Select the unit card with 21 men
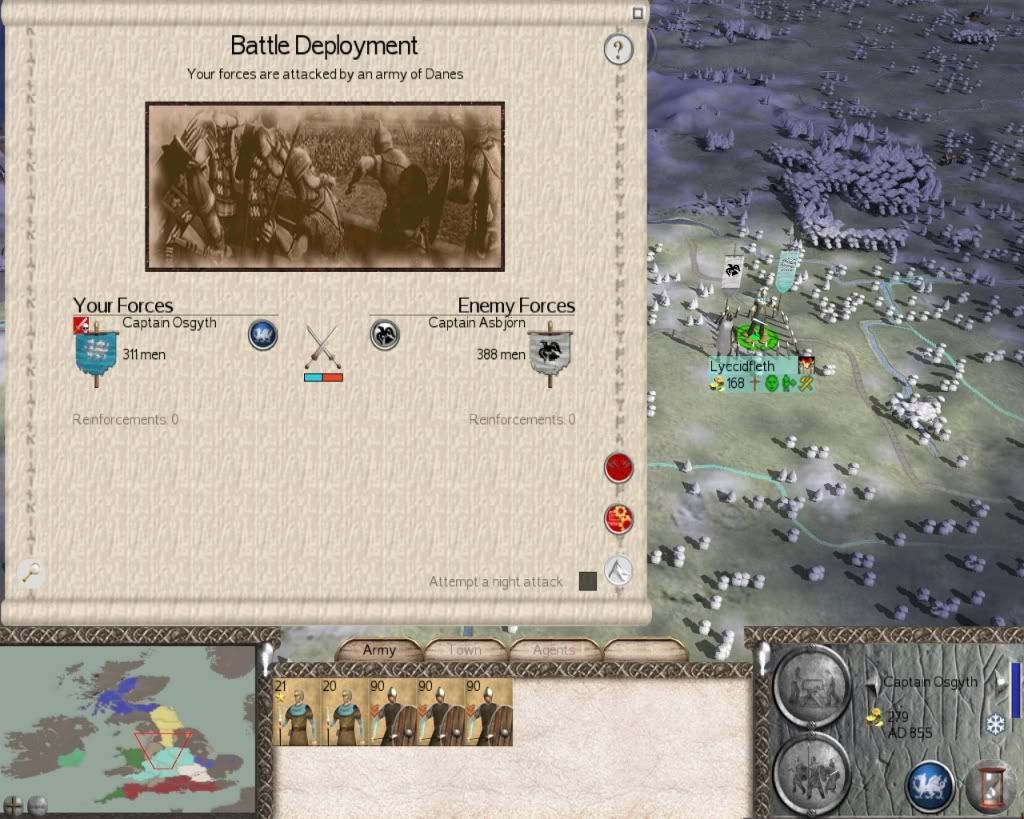The image size is (1024, 819). point(298,711)
